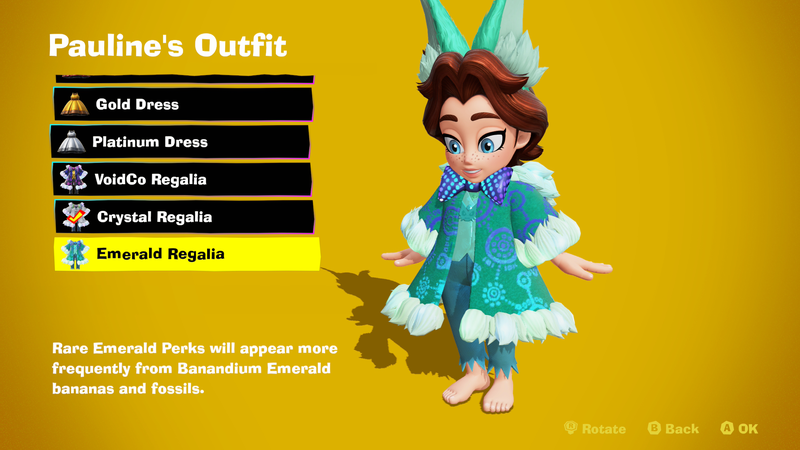
Task: Choose the Platinum Dress entry
Action: (x=182, y=142)
